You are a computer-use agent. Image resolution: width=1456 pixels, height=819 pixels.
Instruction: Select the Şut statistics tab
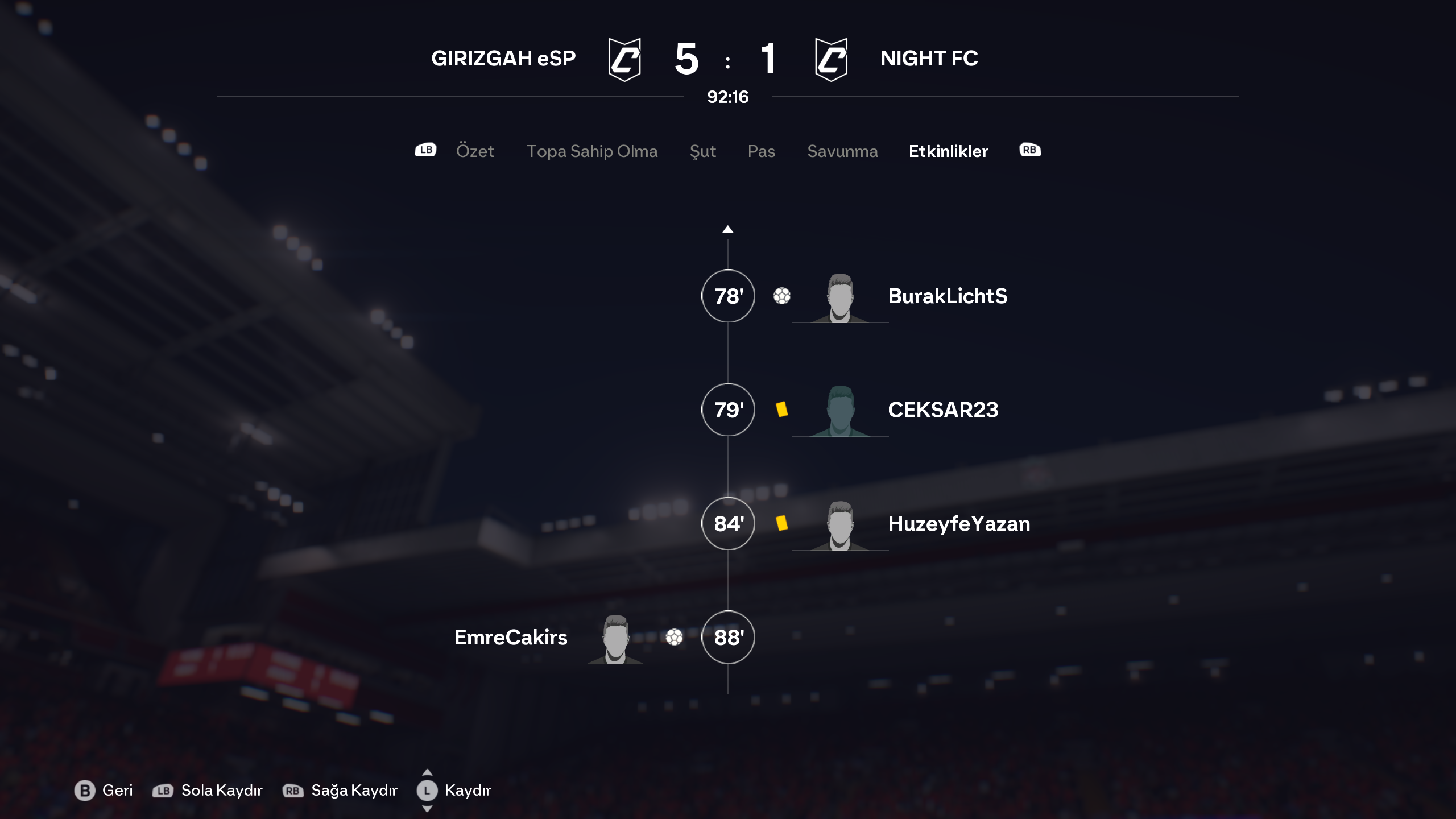(702, 151)
